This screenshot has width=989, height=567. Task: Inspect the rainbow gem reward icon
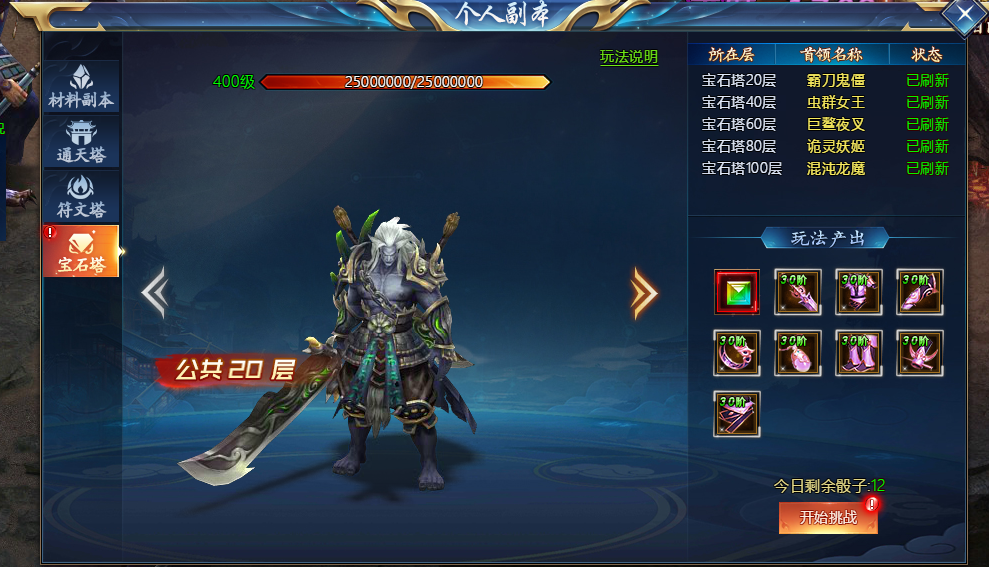coord(737,292)
